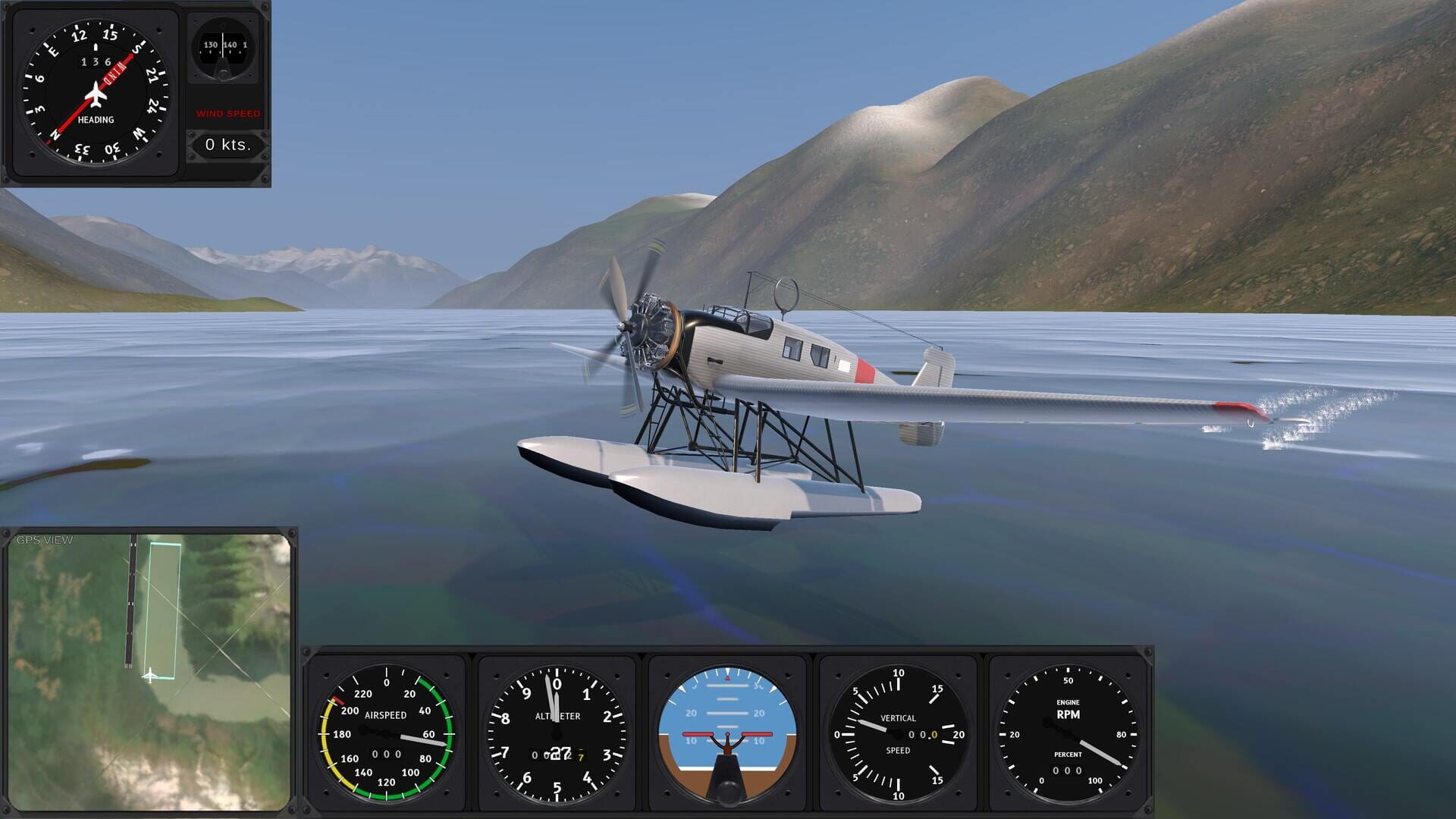This screenshot has width=1456, height=819.
Task: Switch to the GPS VIEW tab
Action: click(44, 540)
